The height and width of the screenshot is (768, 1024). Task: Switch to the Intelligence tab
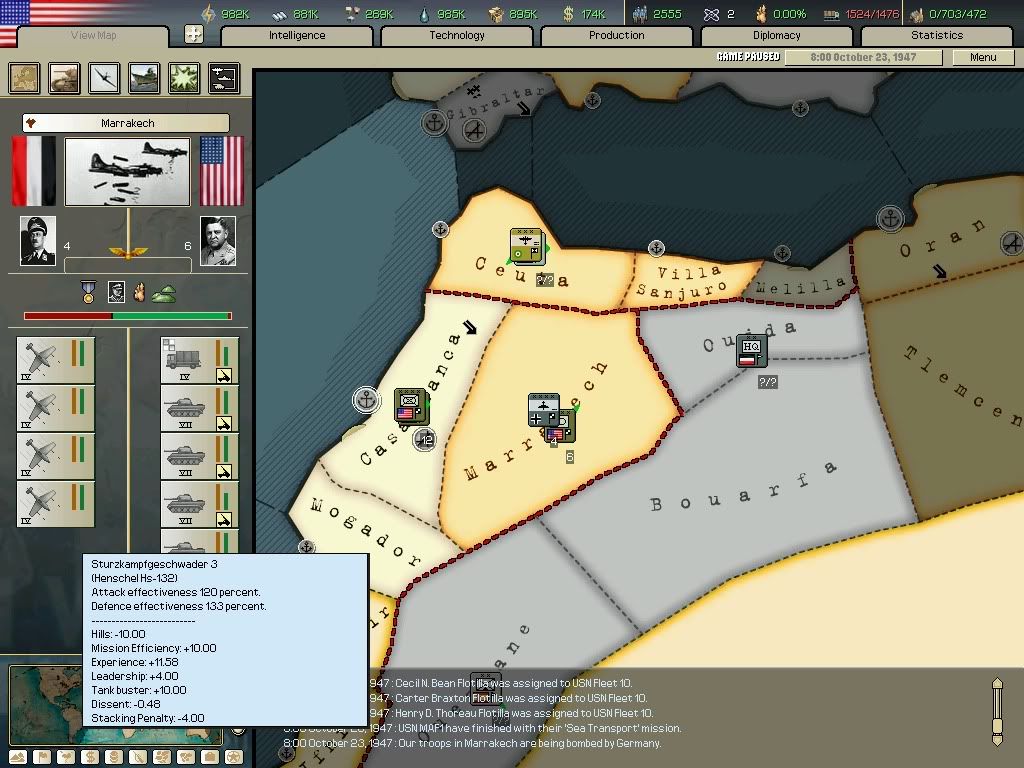[x=297, y=35]
